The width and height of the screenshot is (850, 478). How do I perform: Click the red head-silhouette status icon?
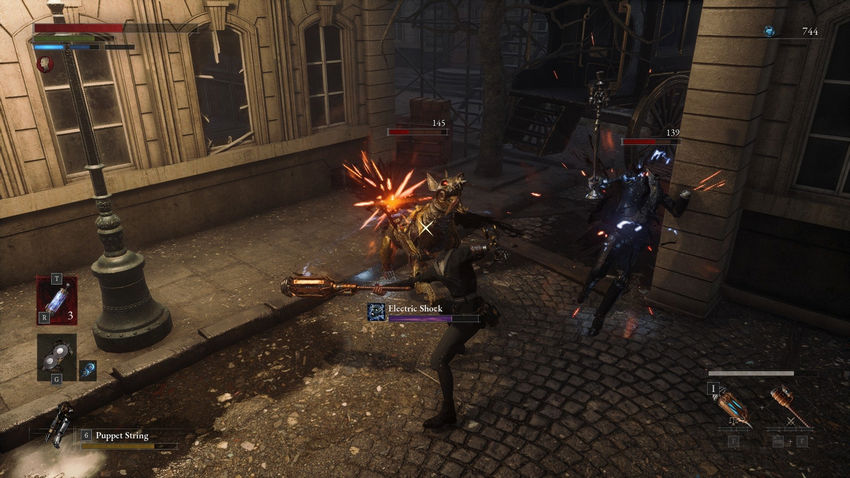(x=45, y=63)
